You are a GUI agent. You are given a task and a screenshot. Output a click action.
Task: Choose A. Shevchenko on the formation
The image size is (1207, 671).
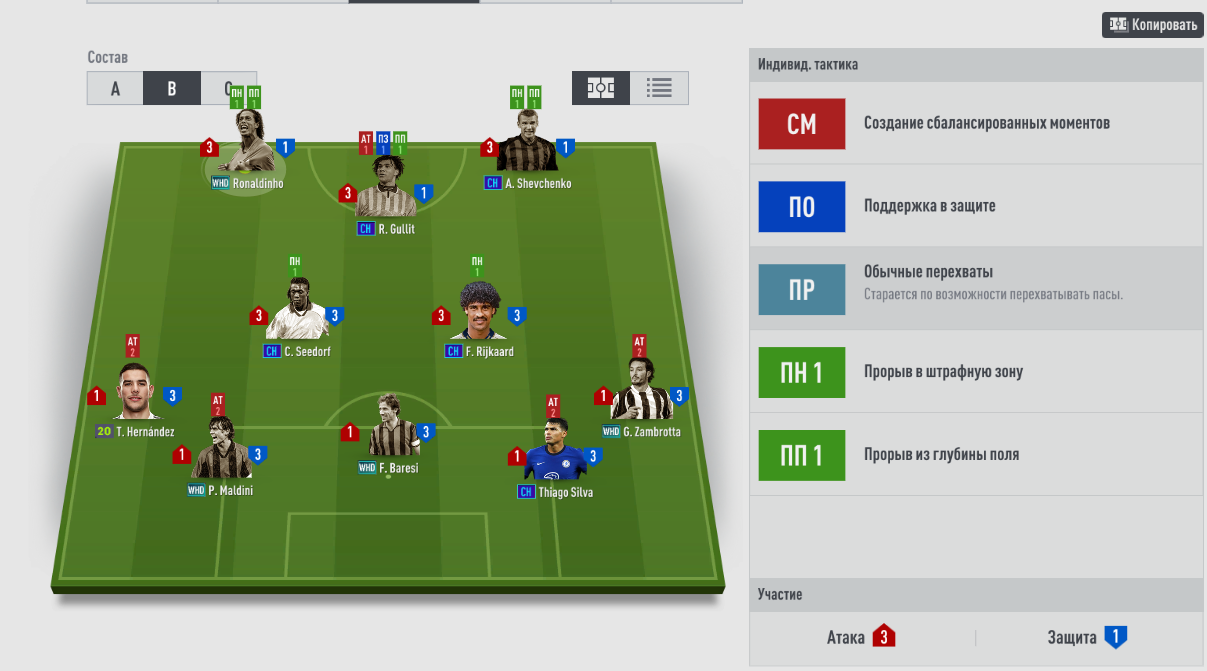click(527, 147)
